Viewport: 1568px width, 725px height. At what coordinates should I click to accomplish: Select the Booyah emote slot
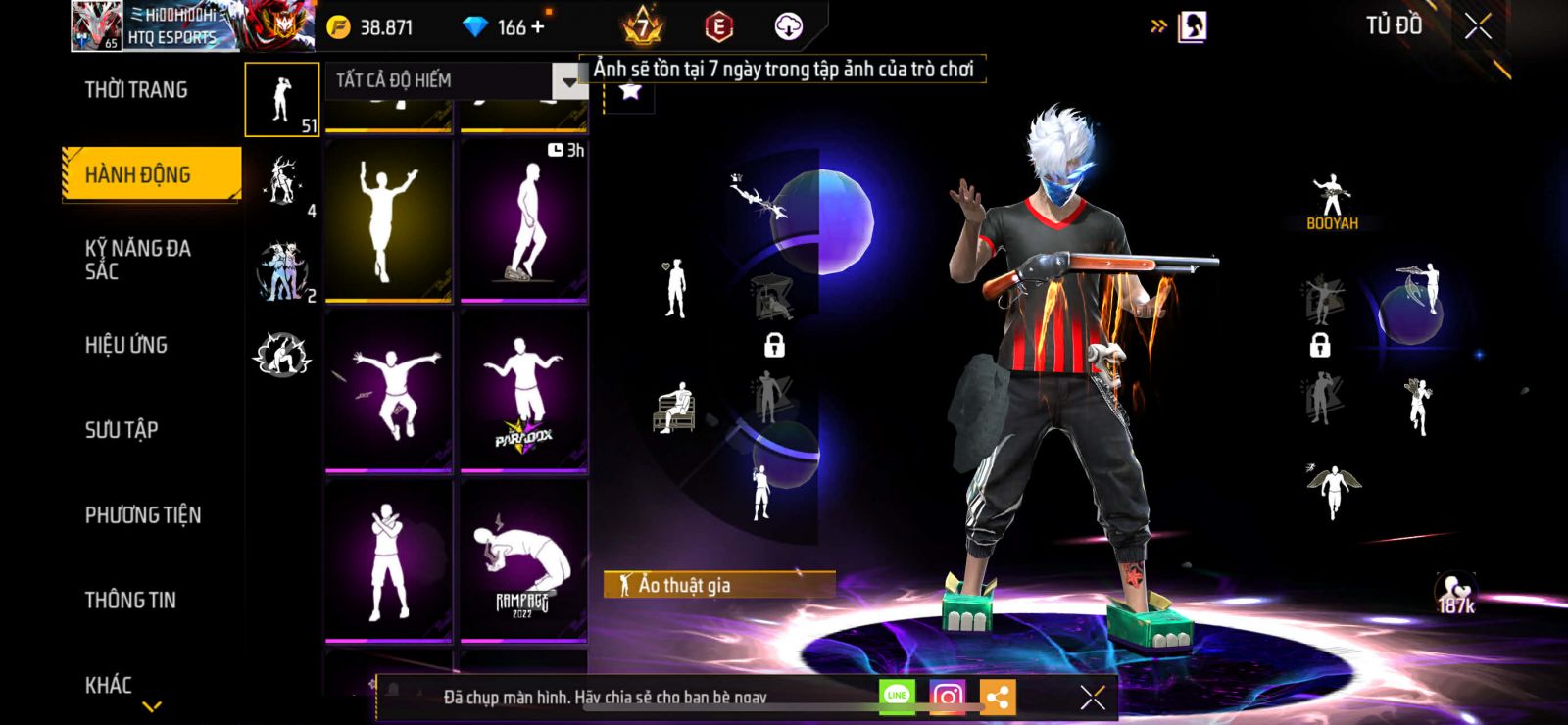click(x=1332, y=203)
